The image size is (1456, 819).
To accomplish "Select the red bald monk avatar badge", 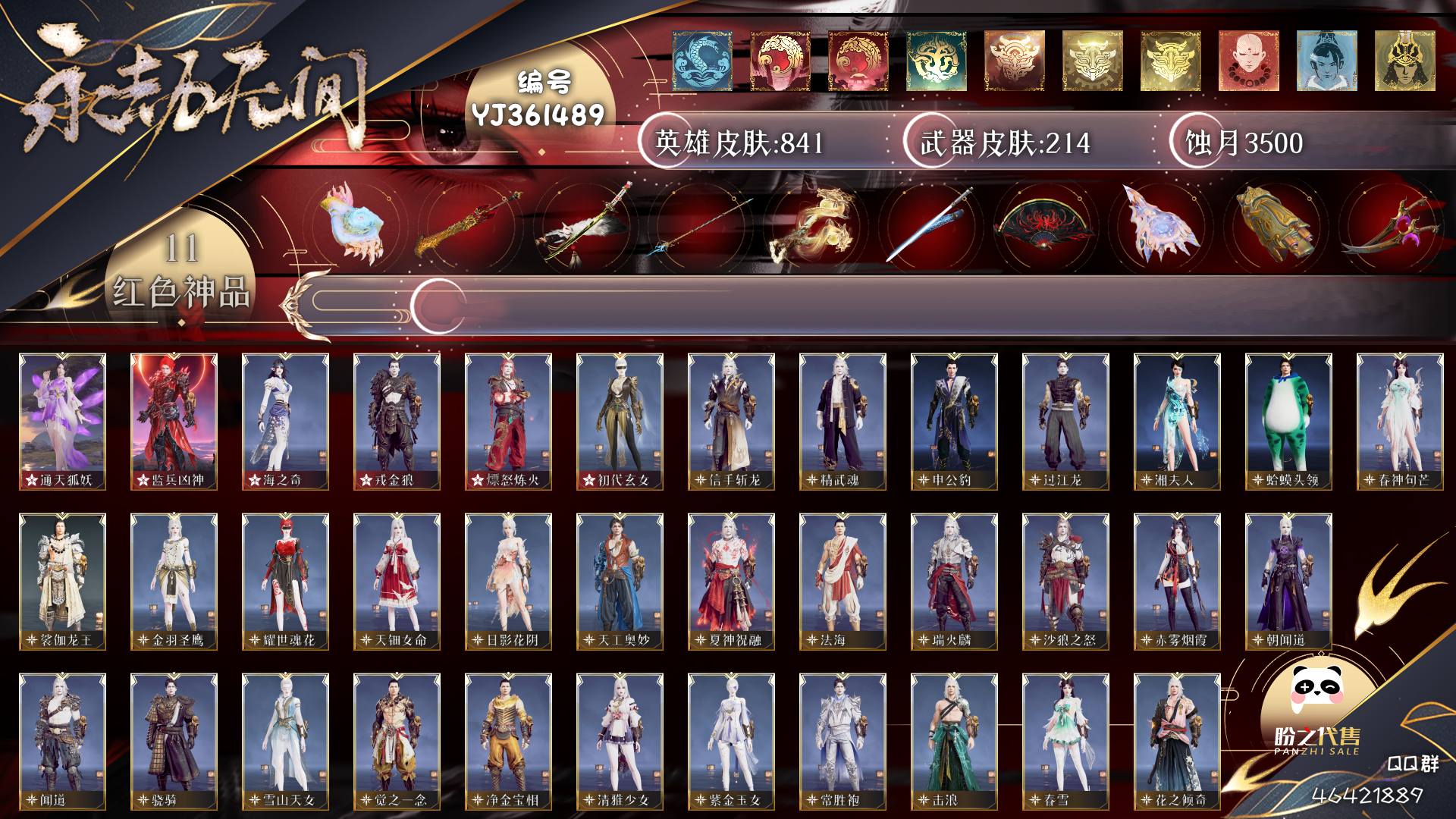I will [1248, 61].
